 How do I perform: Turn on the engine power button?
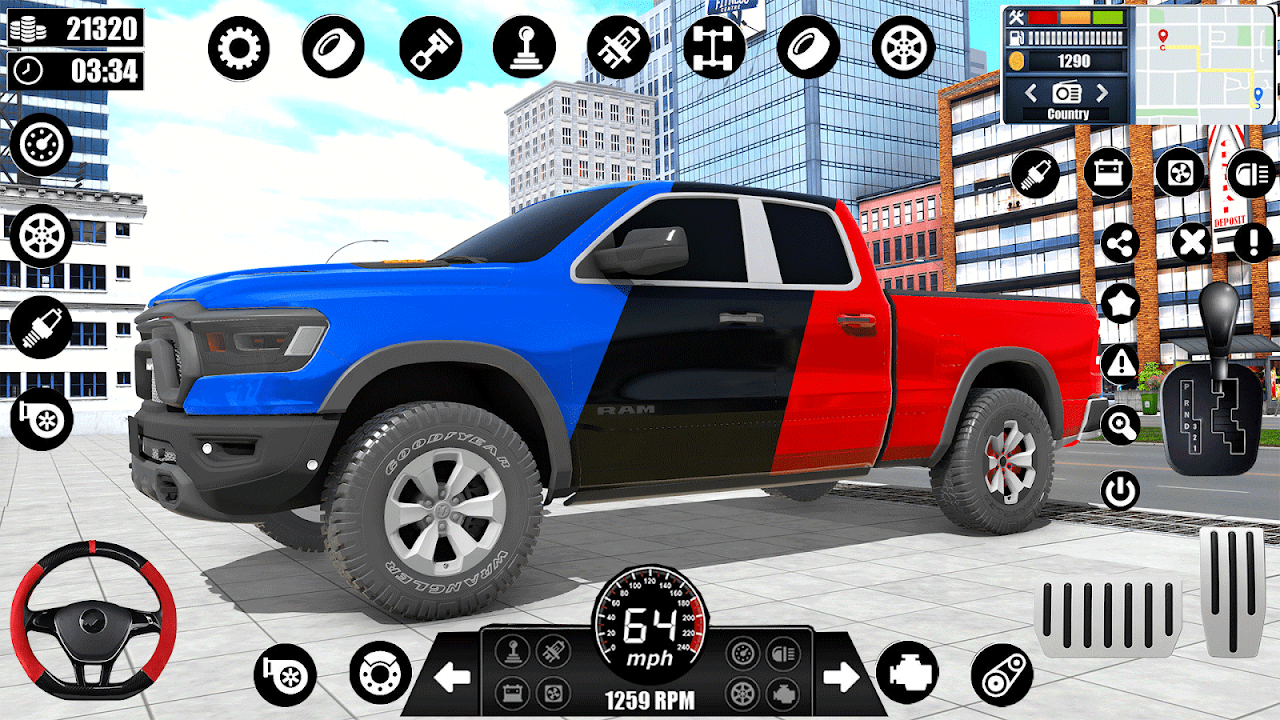[x=1120, y=491]
